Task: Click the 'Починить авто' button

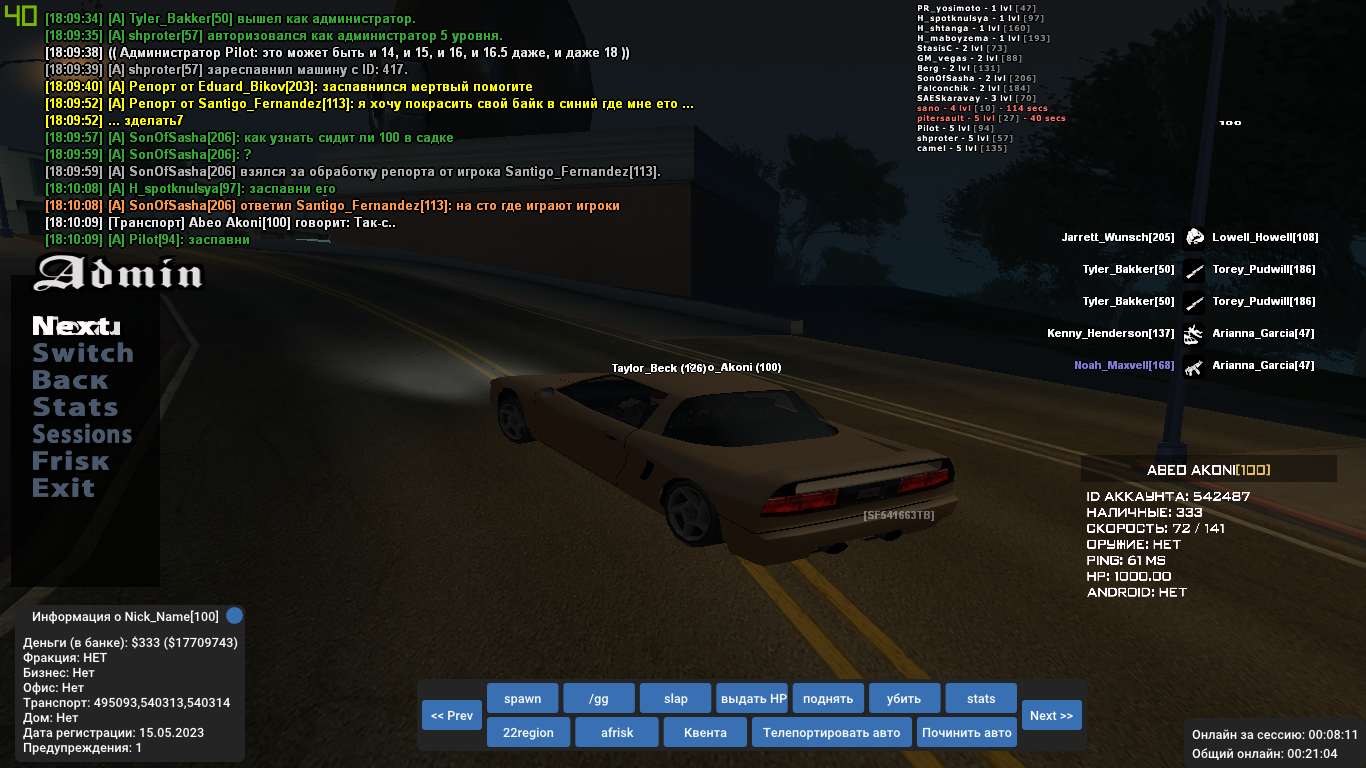Action: pyautogui.click(x=967, y=732)
